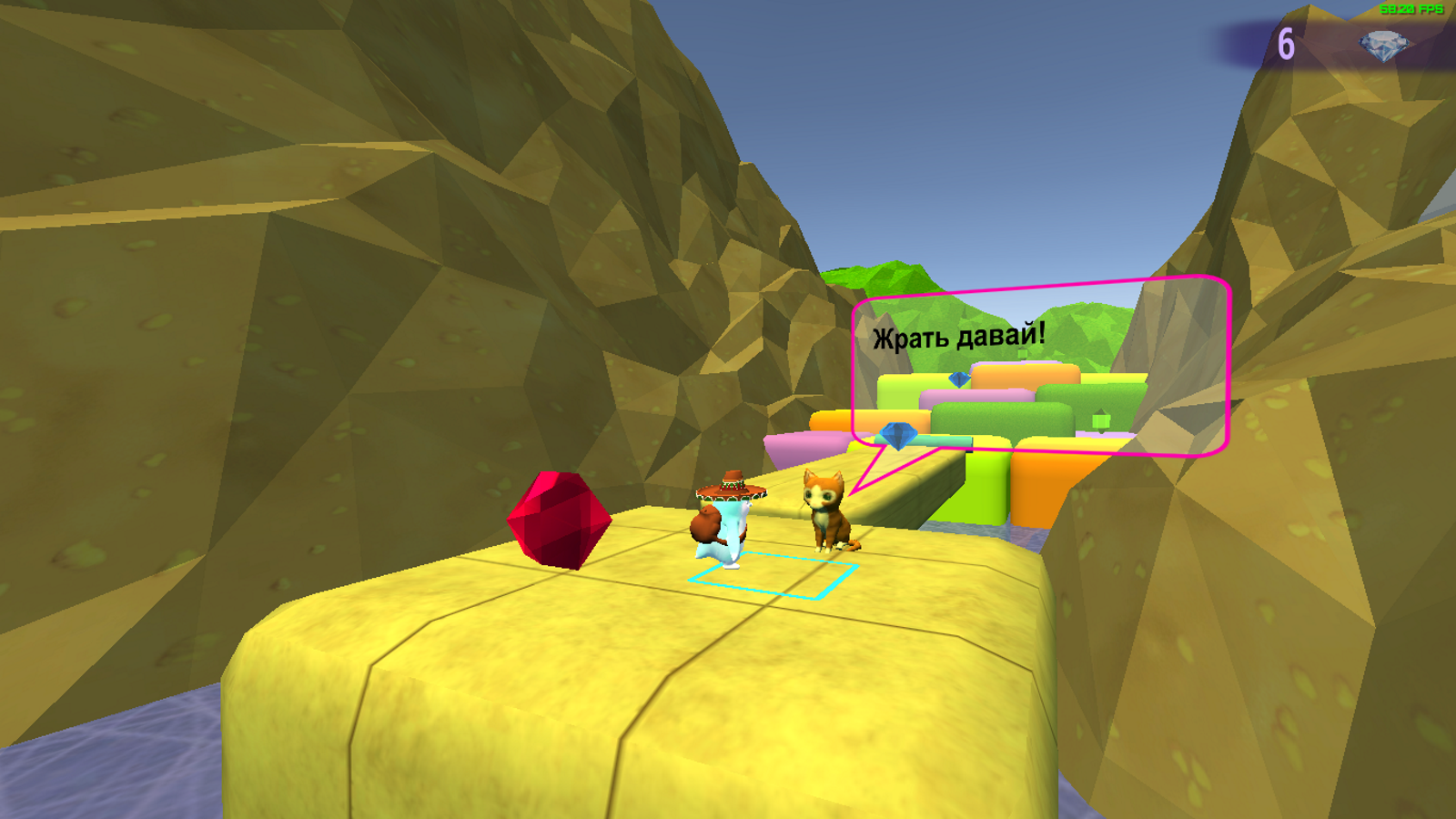Screen dimensions: 1456x819
Task: Click the blue diamond near the pink bubble tail
Action: tap(896, 437)
